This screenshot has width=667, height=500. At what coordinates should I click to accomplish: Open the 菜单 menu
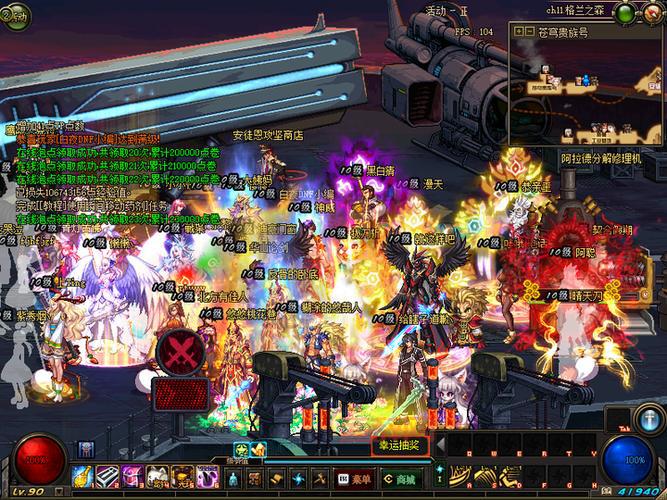click(356, 479)
